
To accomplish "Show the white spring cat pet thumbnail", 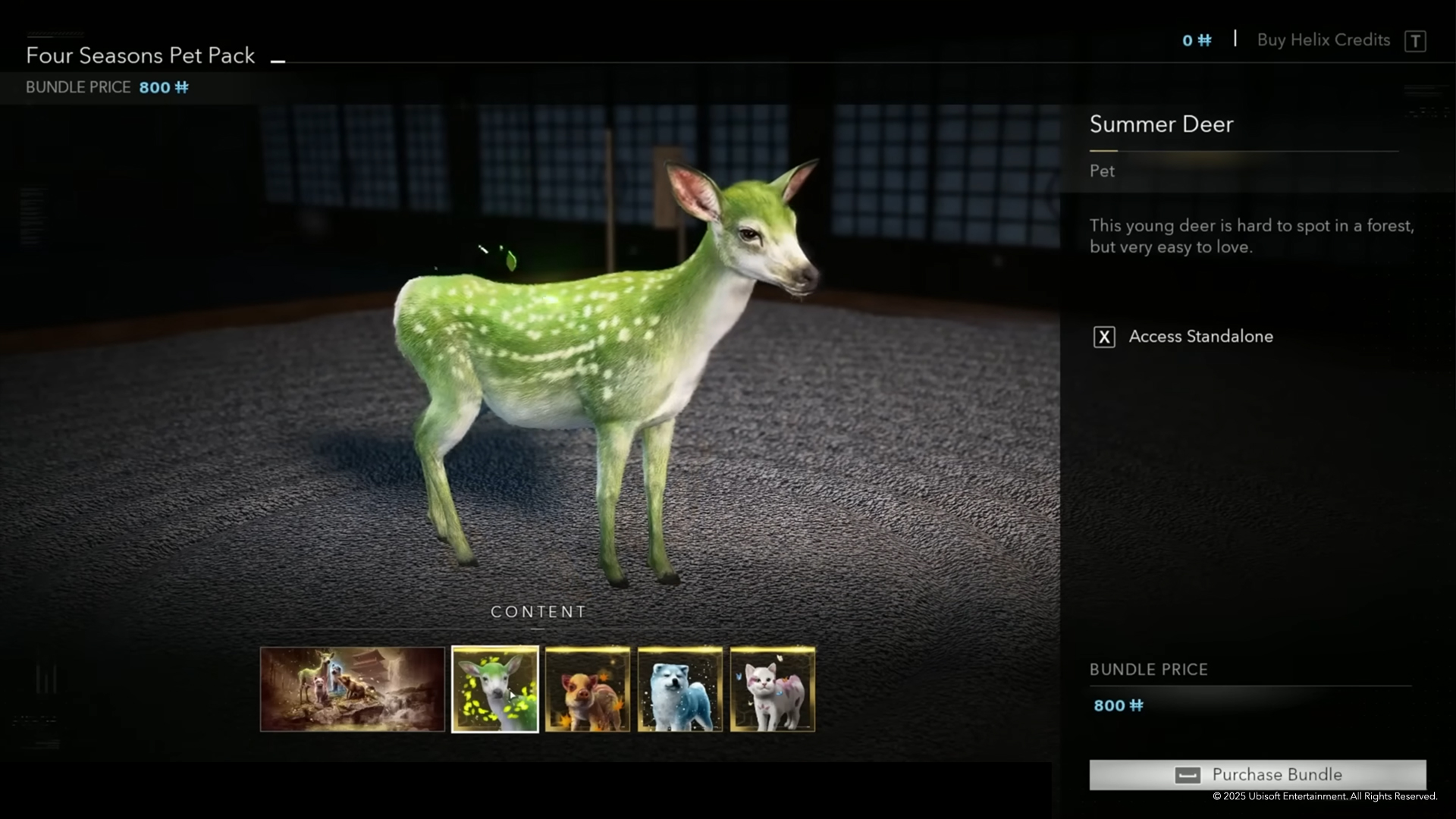I will pyautogui.click(x=772, y=689).
